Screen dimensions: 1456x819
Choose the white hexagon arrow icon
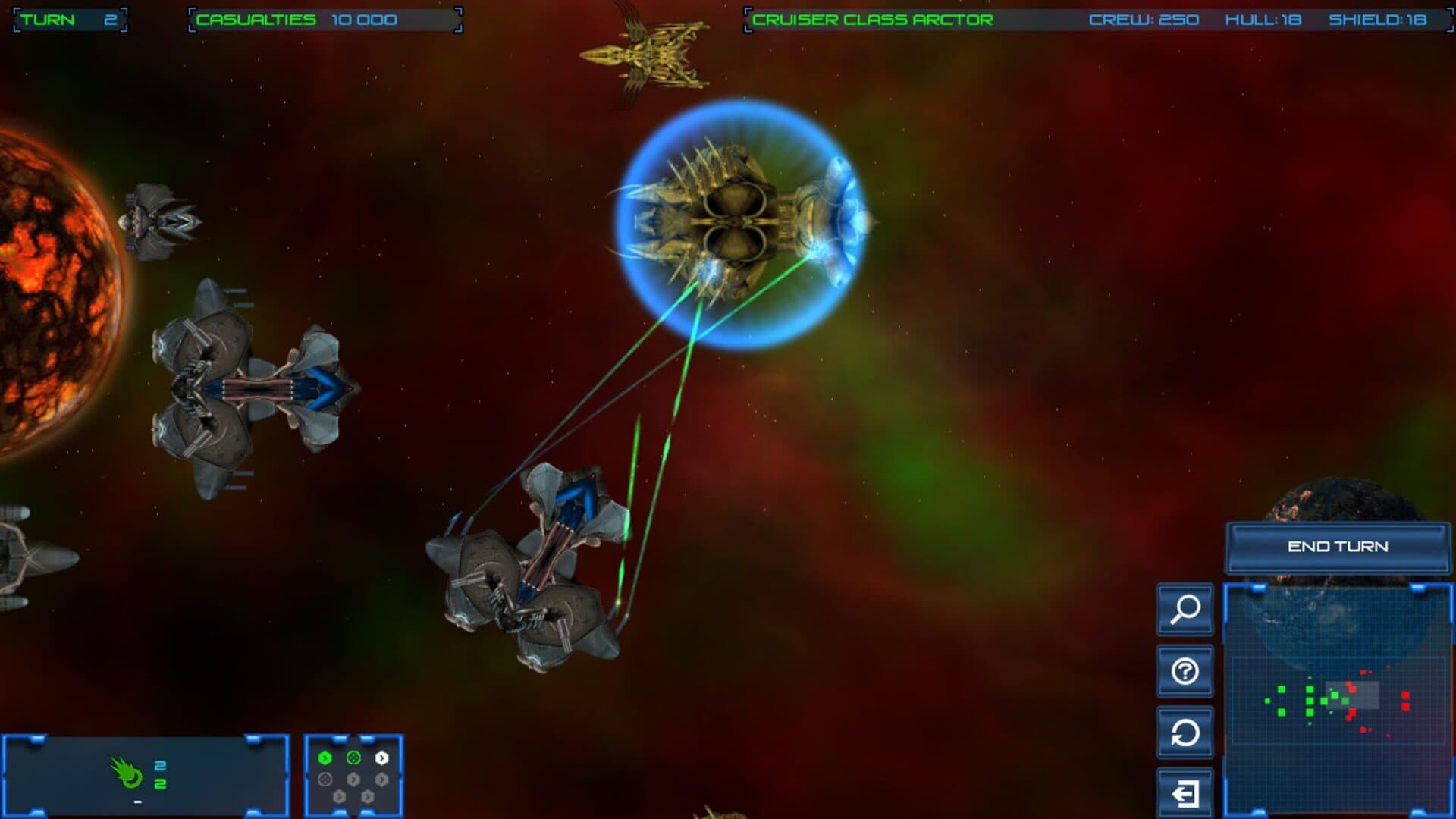coord(381,758)
